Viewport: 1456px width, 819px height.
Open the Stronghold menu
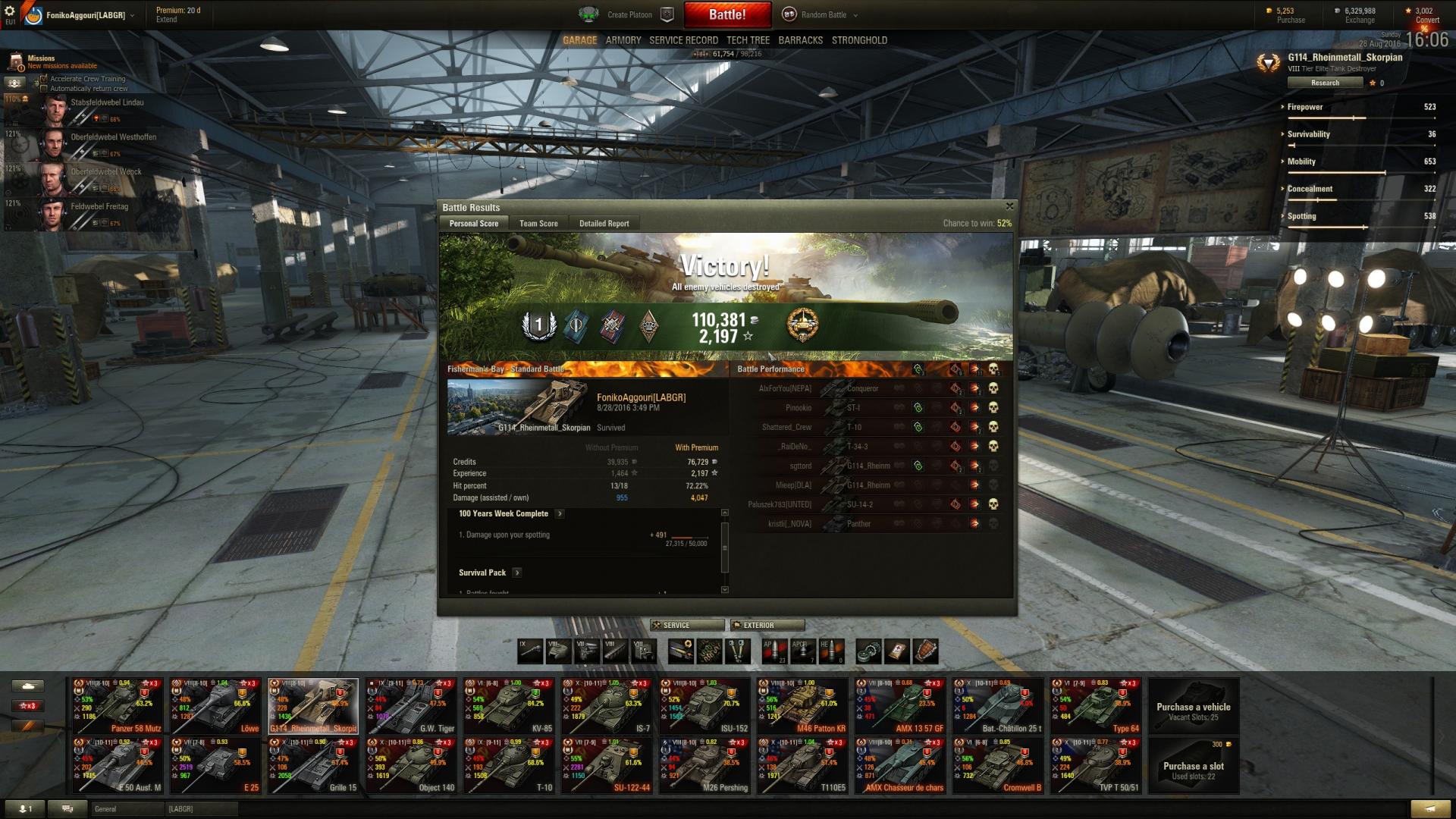click(x=859, y=40)
